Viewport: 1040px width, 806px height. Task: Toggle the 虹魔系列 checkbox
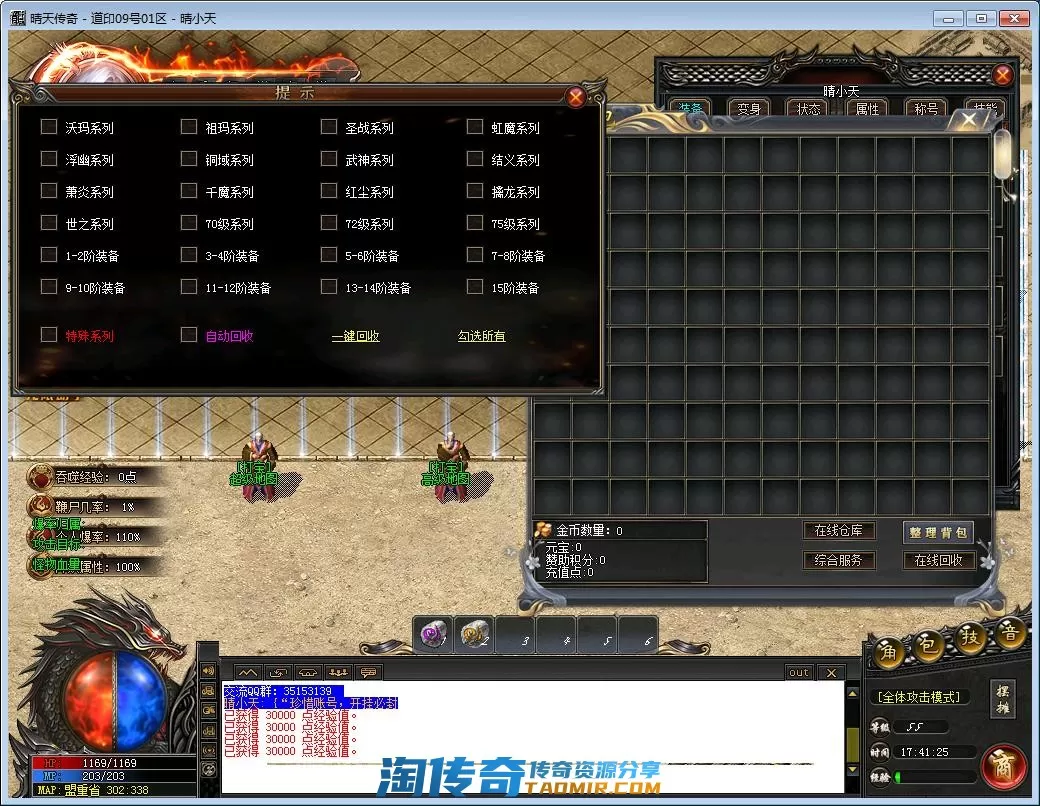click(x=475, y=127)
